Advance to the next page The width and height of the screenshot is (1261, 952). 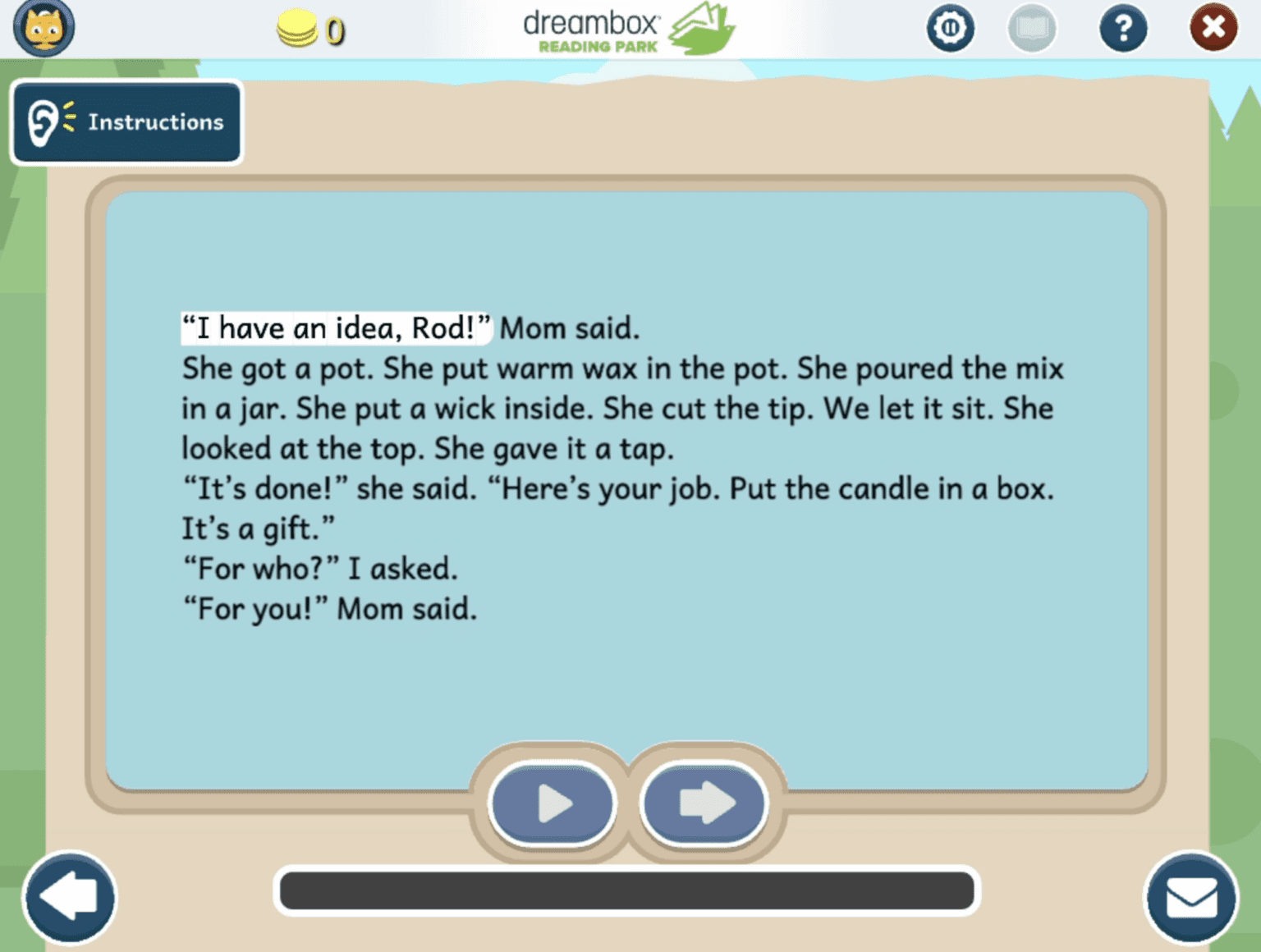click(x=702, y=804)
